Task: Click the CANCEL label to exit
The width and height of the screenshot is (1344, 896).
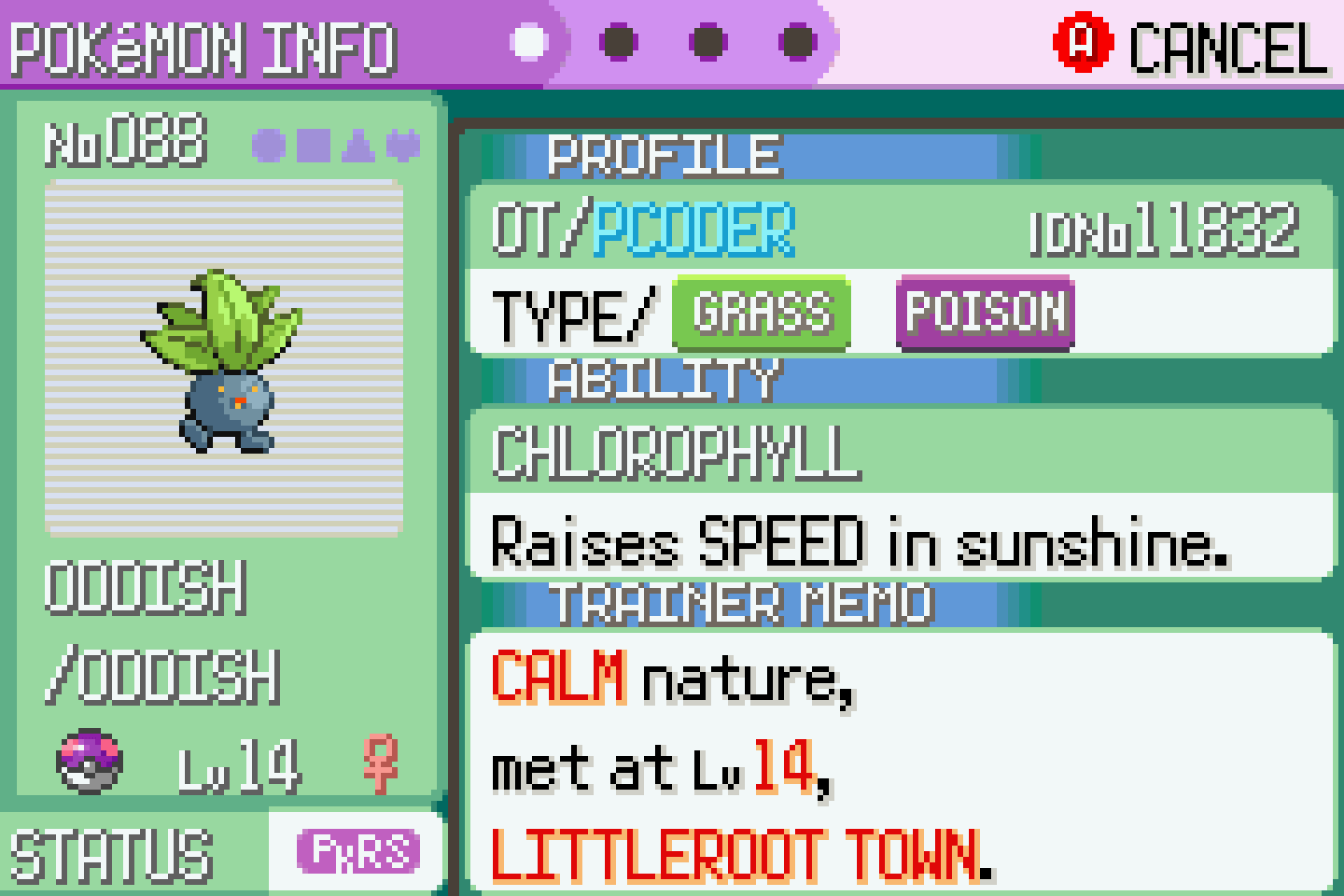Action: pyautogui.click(x=1227, y=48)
